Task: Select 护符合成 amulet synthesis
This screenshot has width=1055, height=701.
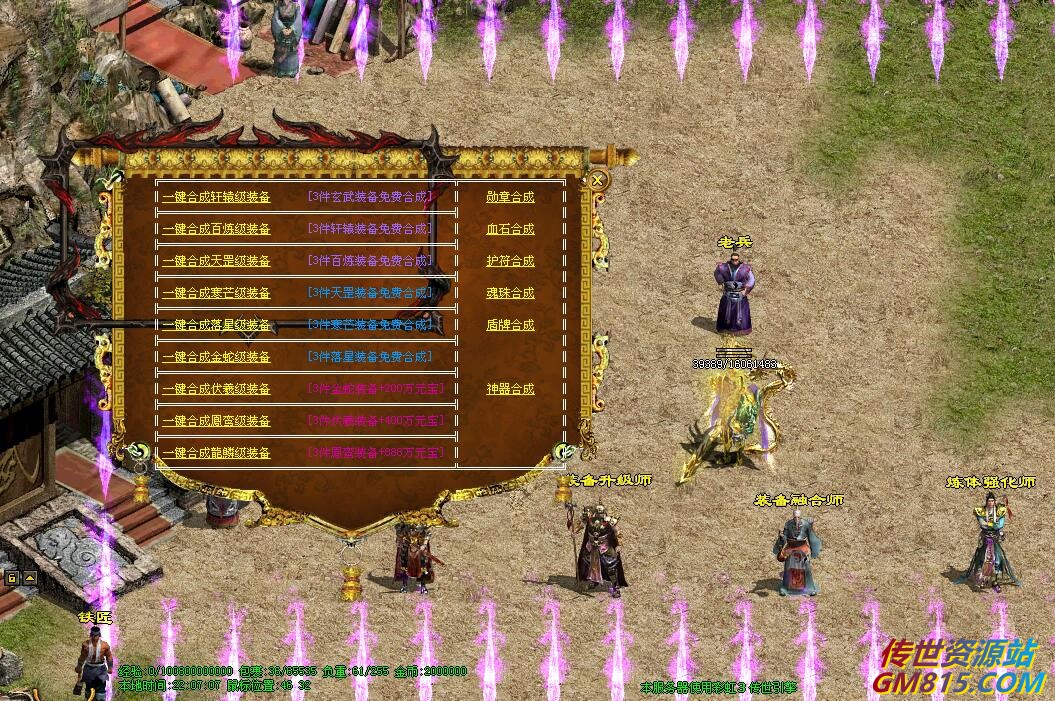Action: pyautogui.click(x=510, y=261)
